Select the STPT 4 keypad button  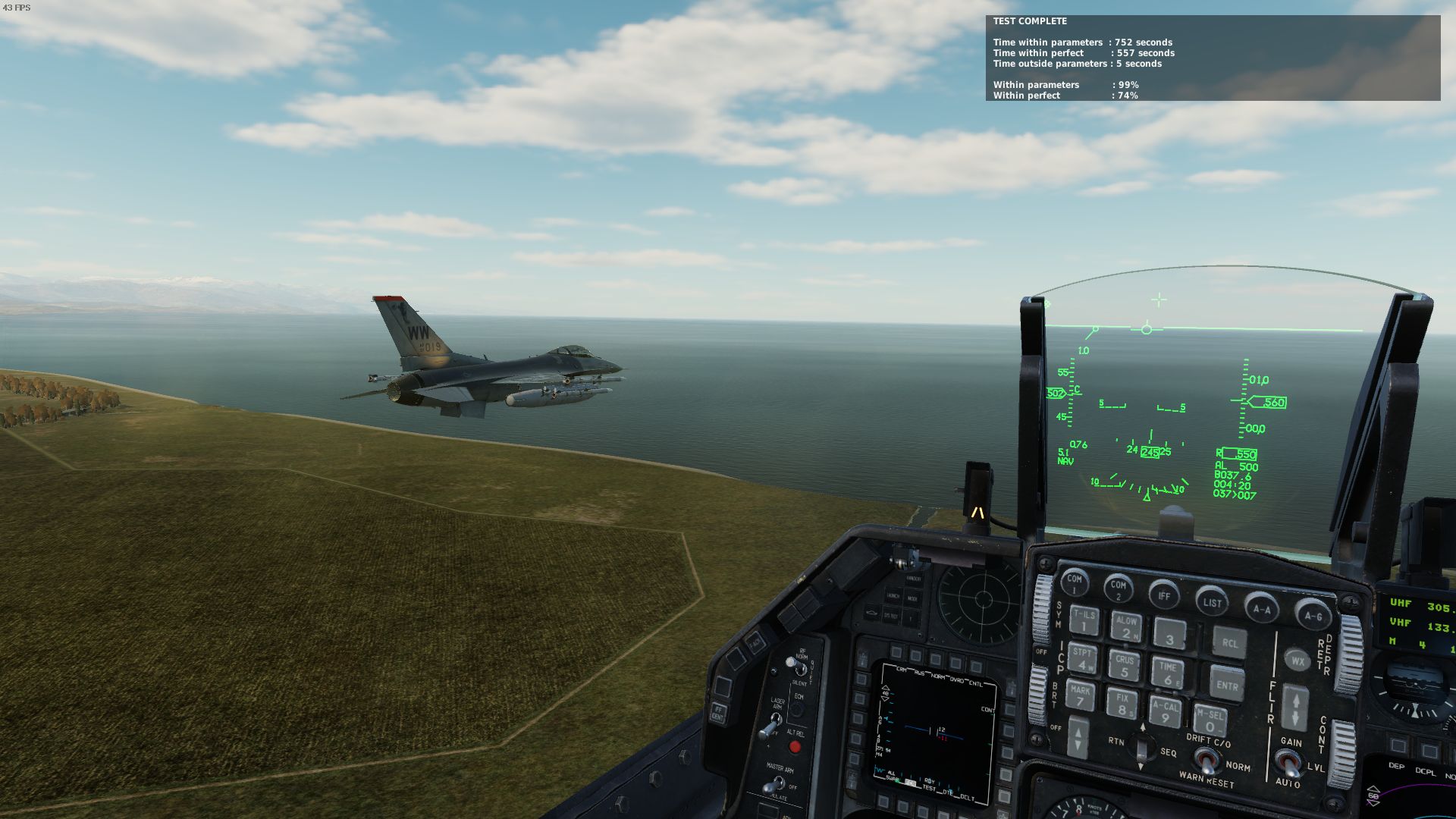pos(1082,658)
